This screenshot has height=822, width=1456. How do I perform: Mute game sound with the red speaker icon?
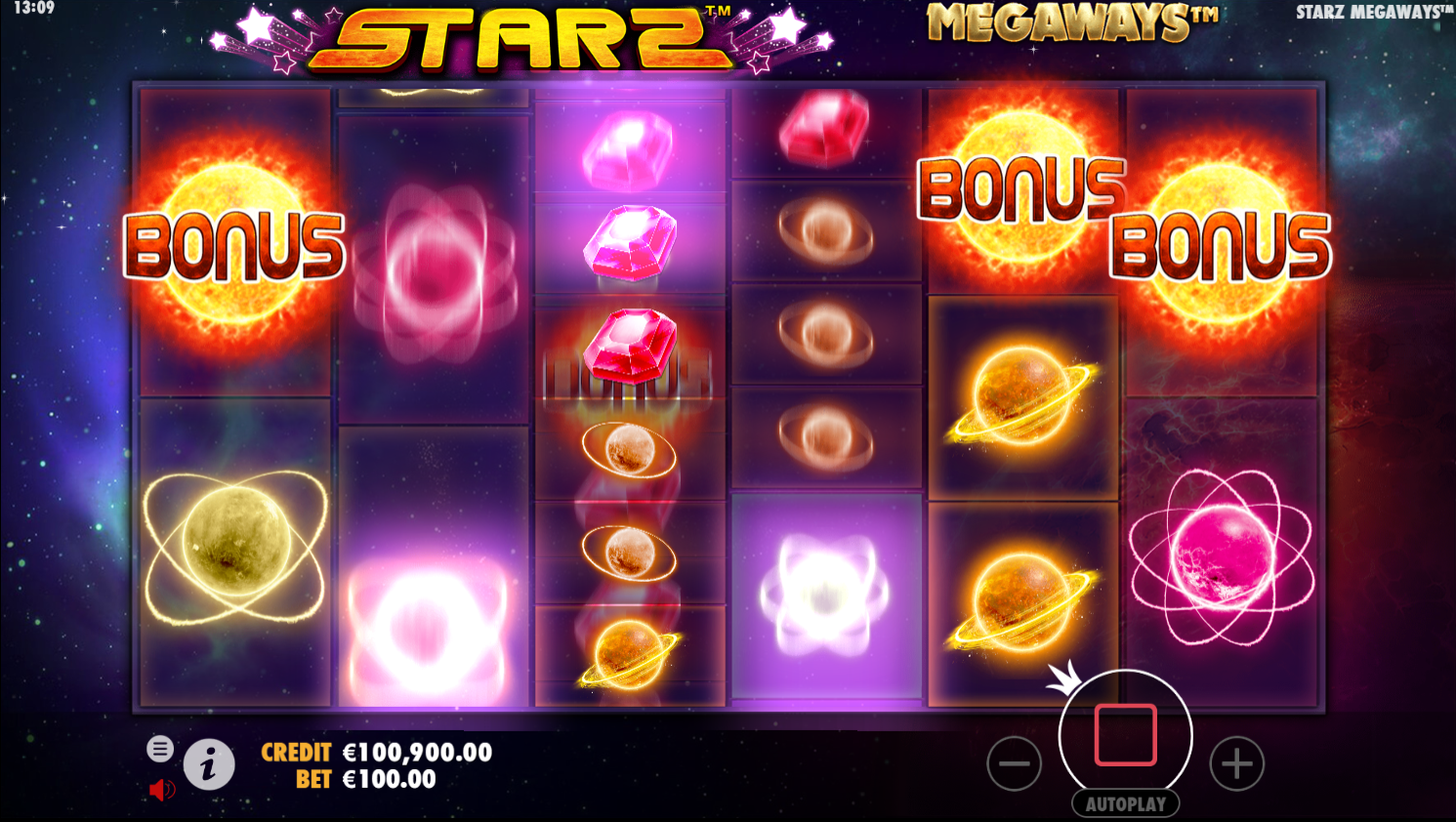tap(161, 789)
